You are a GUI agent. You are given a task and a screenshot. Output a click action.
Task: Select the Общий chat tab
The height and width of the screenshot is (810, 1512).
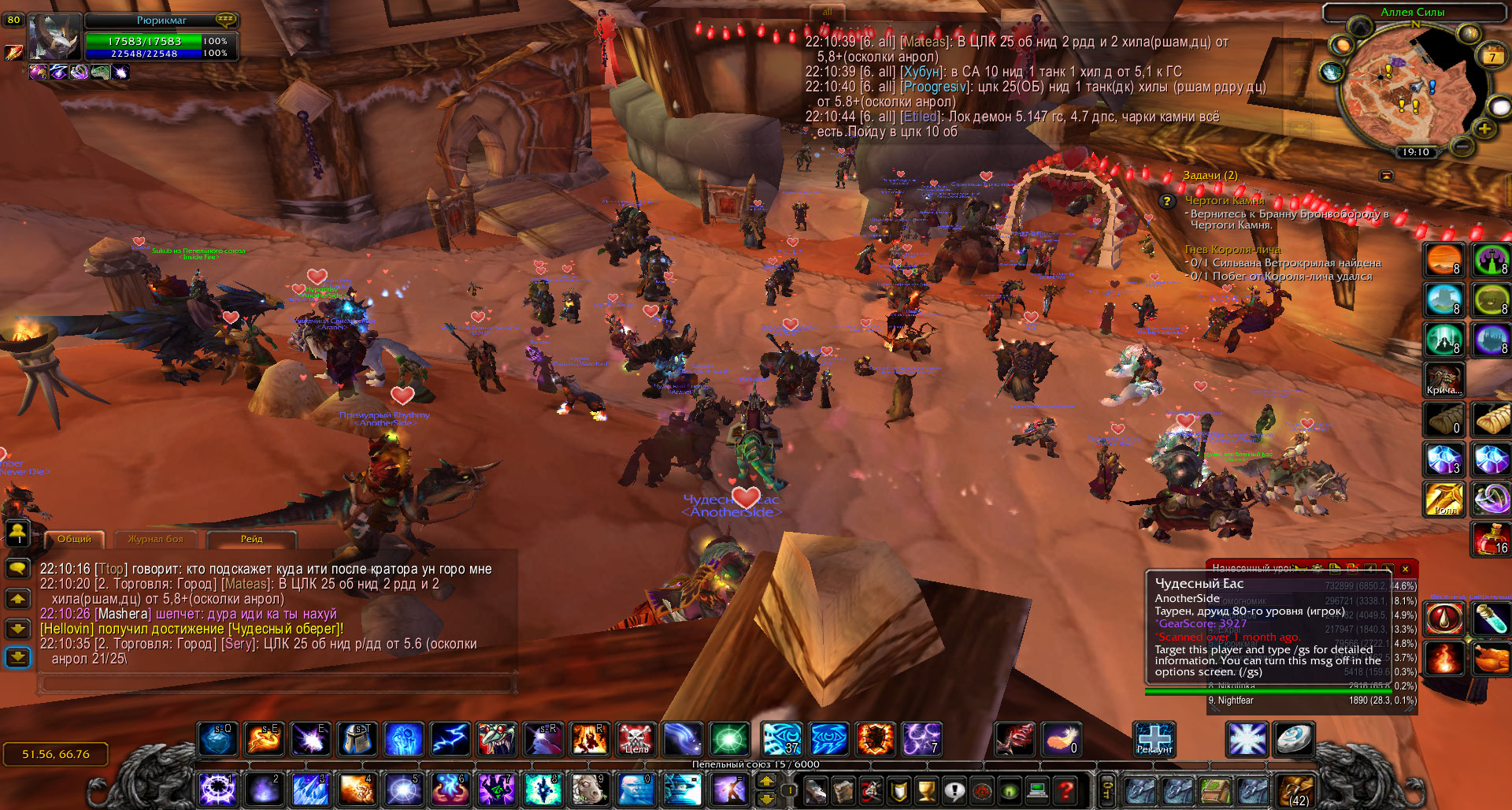[x=74, y=539]
